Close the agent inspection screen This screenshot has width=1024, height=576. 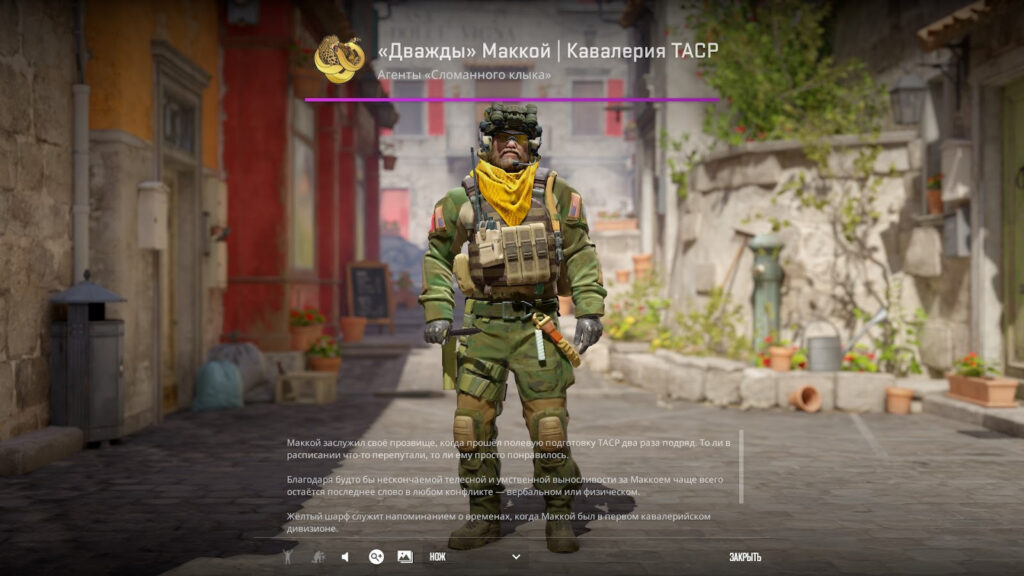(x=745, y=557)
